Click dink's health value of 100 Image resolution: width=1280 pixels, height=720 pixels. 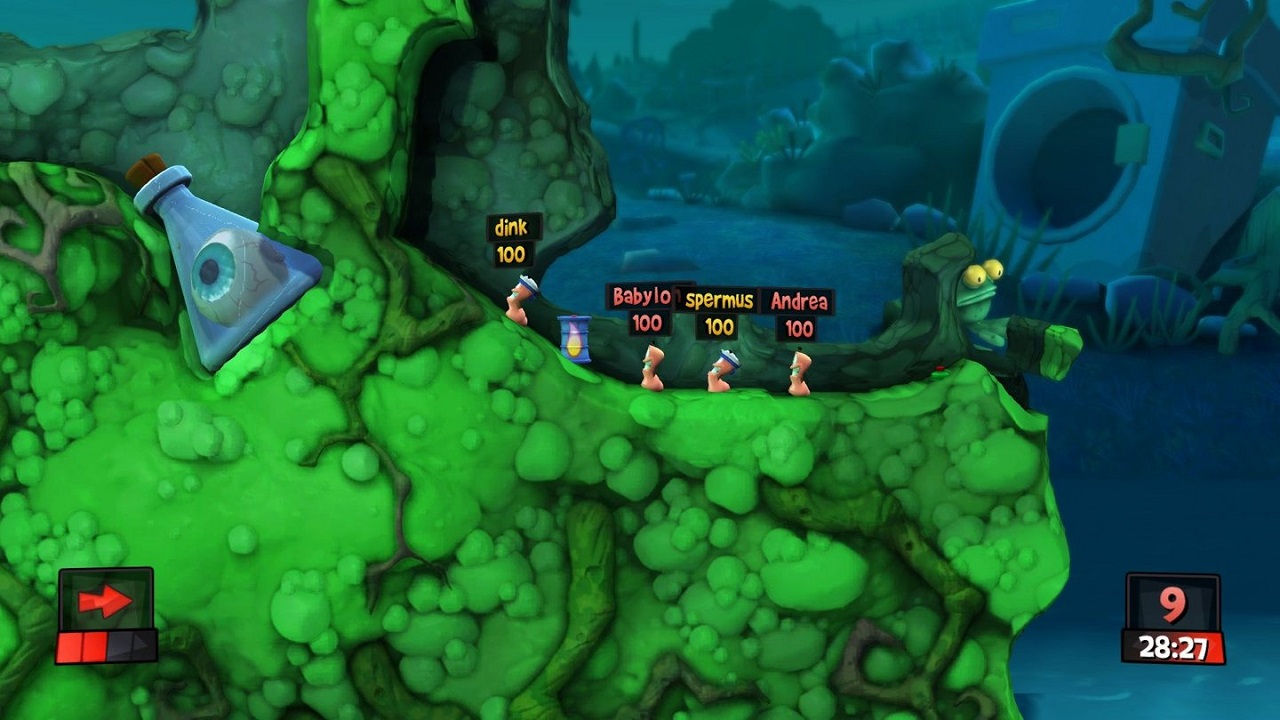click(510, 252)
